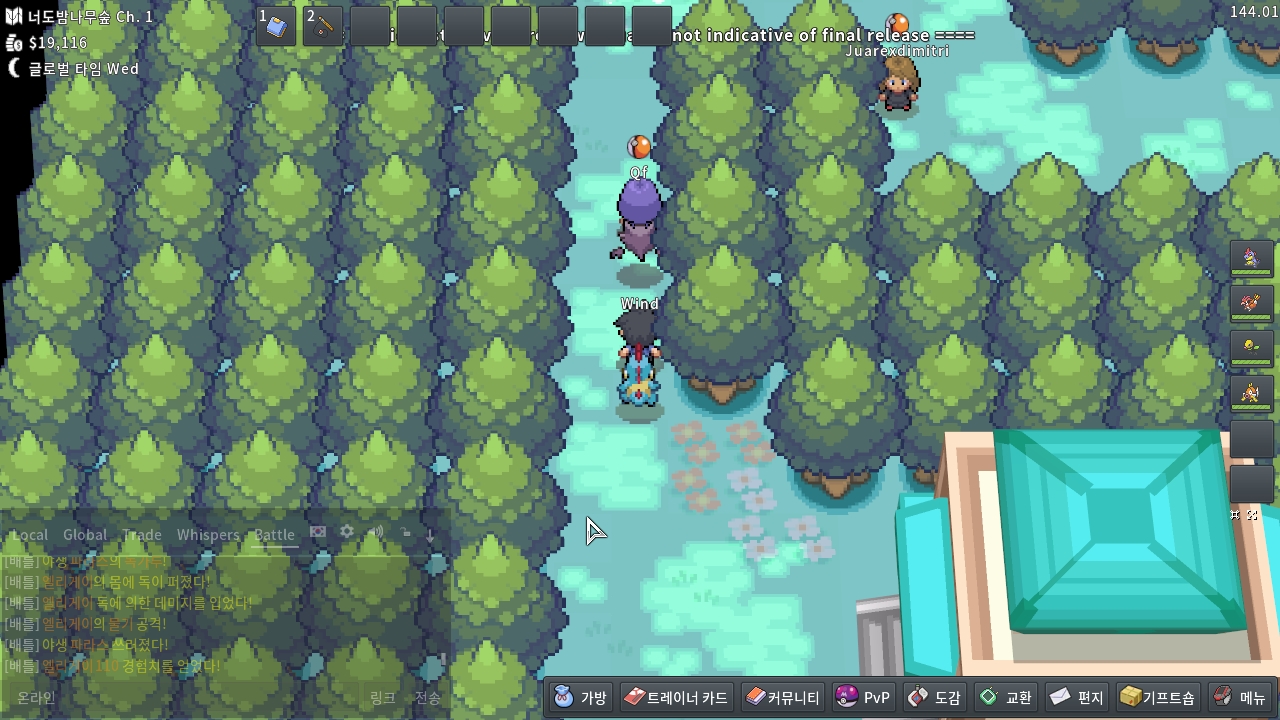Viewport: 1280px width, 720px height.
Task: Toggle the chat sound speaker icon
Action: pos(376,532)
